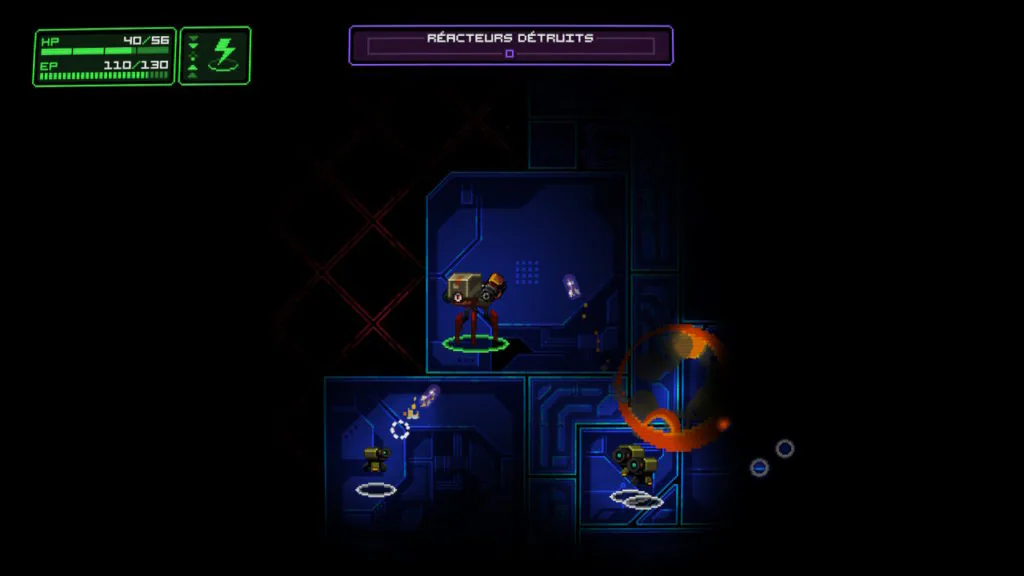Select the Réacteurs Détruits objective tracker
This screenshot has height=576, width=1024.
pyautogui.click(x=510, y=45)
